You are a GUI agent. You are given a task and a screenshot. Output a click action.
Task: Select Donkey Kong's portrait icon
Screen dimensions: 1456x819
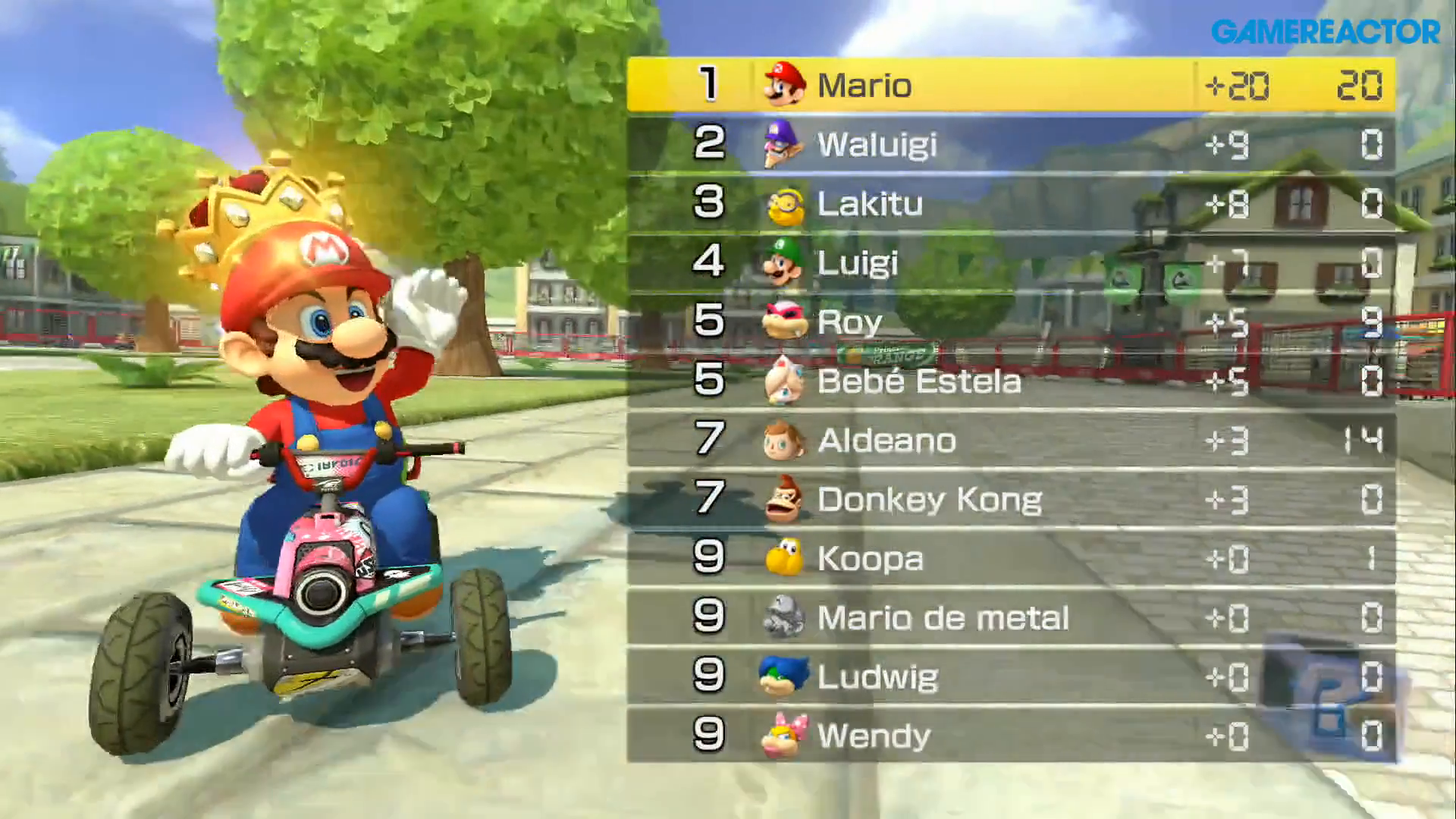point(783,499)
